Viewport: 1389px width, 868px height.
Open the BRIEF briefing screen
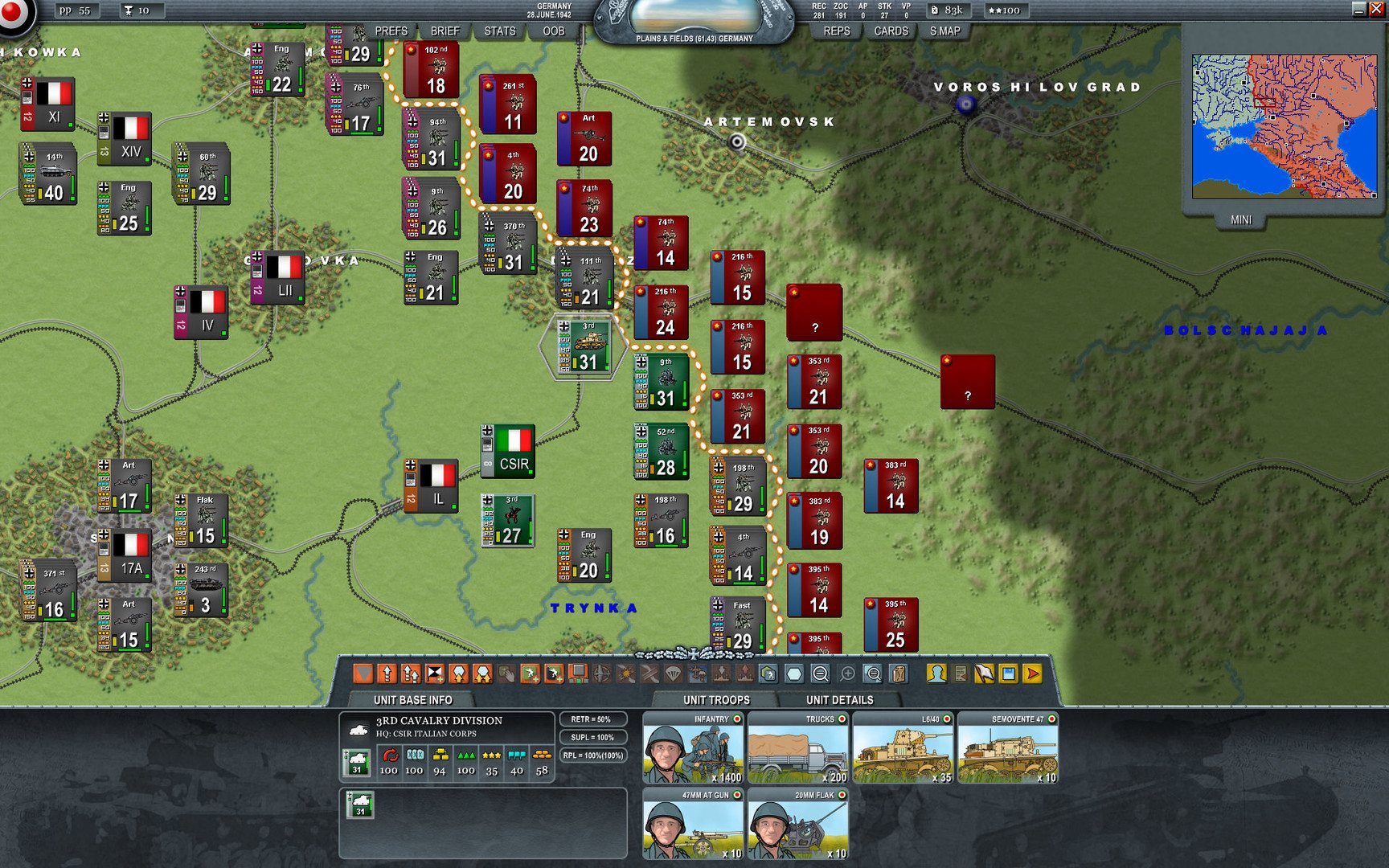click(445, 31)
